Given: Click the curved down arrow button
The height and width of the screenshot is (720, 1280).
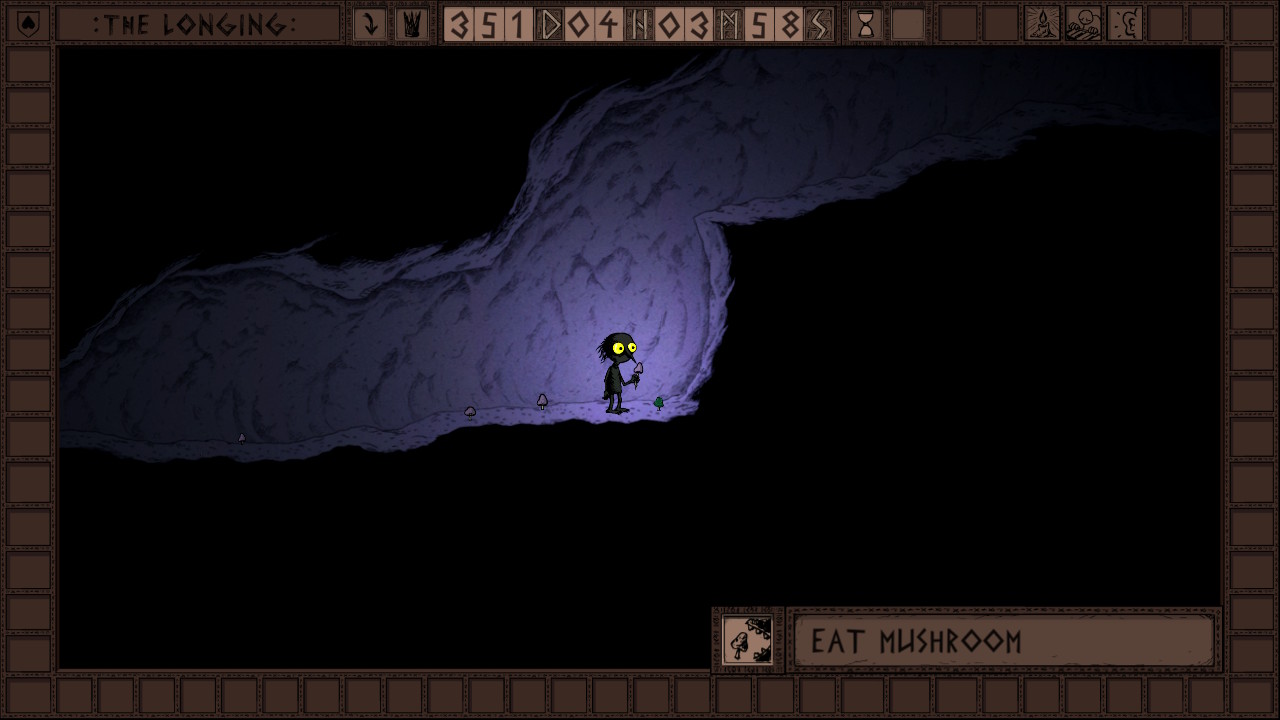Looking at the screenshot, I should [370, 24].
